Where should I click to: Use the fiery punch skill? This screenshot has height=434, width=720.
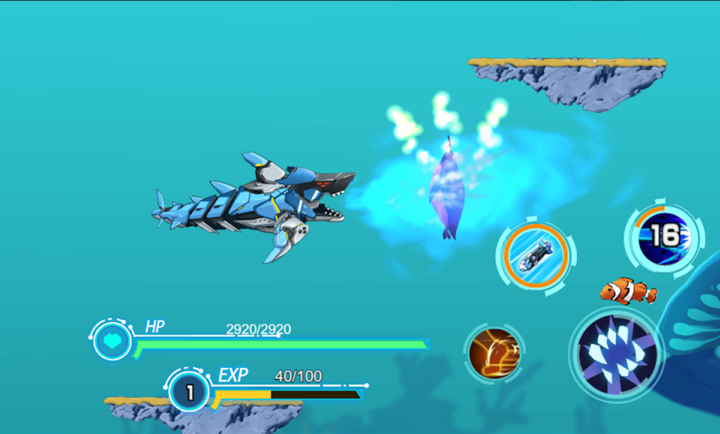(x=495, y=353)
